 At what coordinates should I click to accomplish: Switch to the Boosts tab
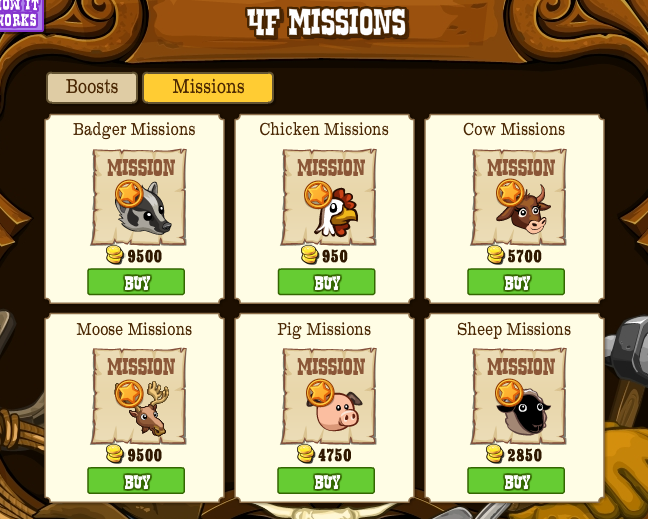pos(92,87)
